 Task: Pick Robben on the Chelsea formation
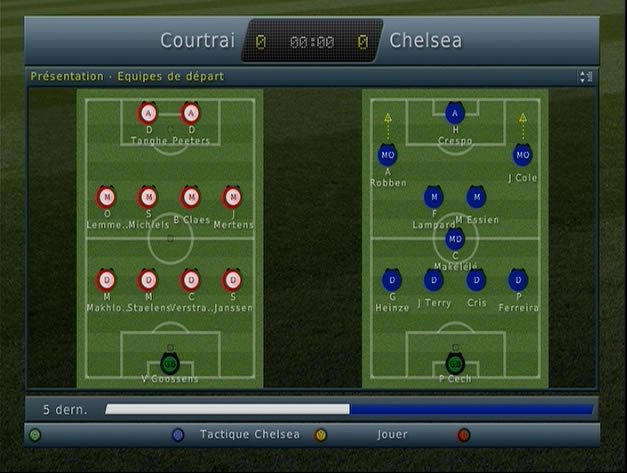[x=387, y=155]
